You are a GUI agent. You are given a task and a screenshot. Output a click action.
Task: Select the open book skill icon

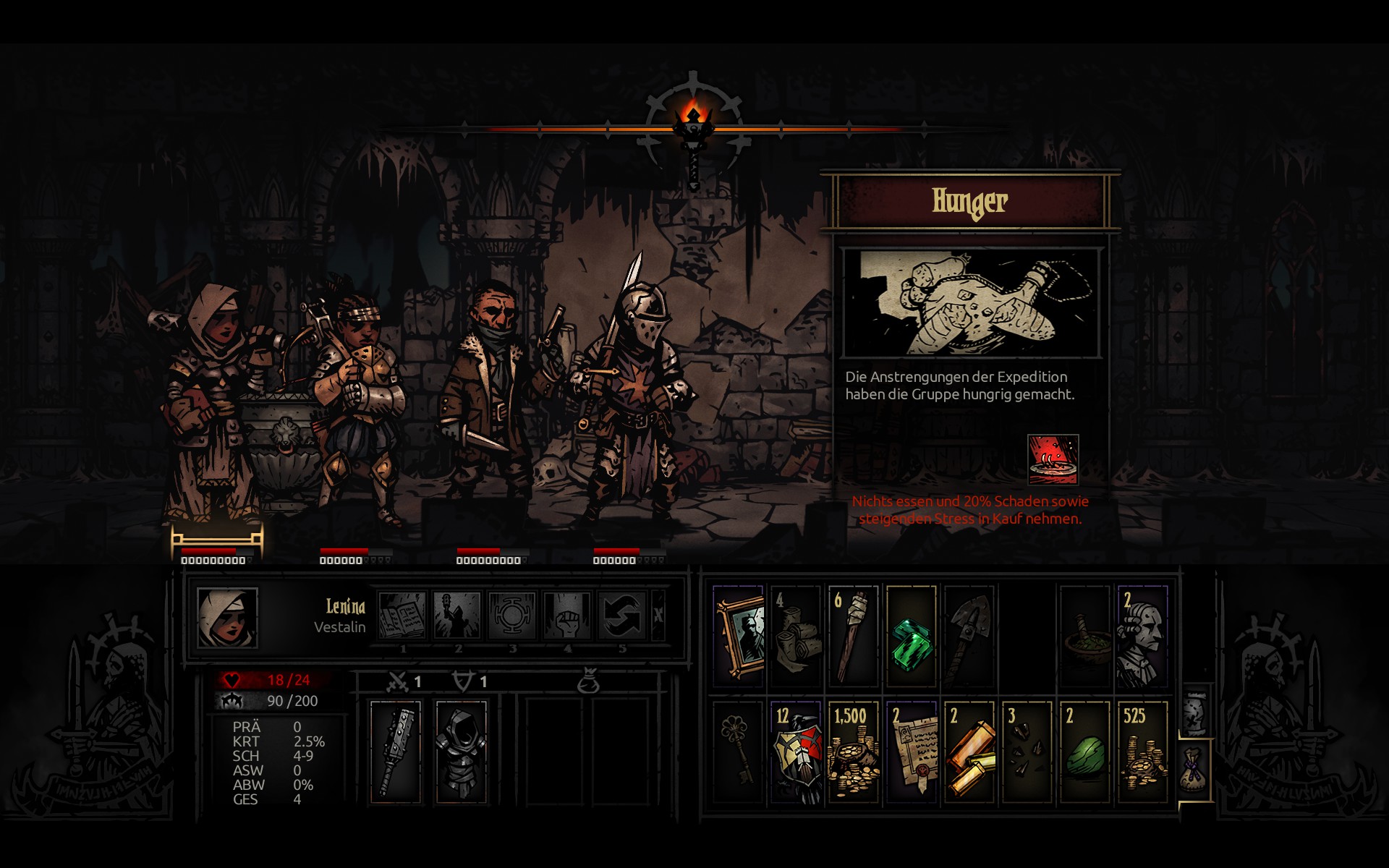403,616
